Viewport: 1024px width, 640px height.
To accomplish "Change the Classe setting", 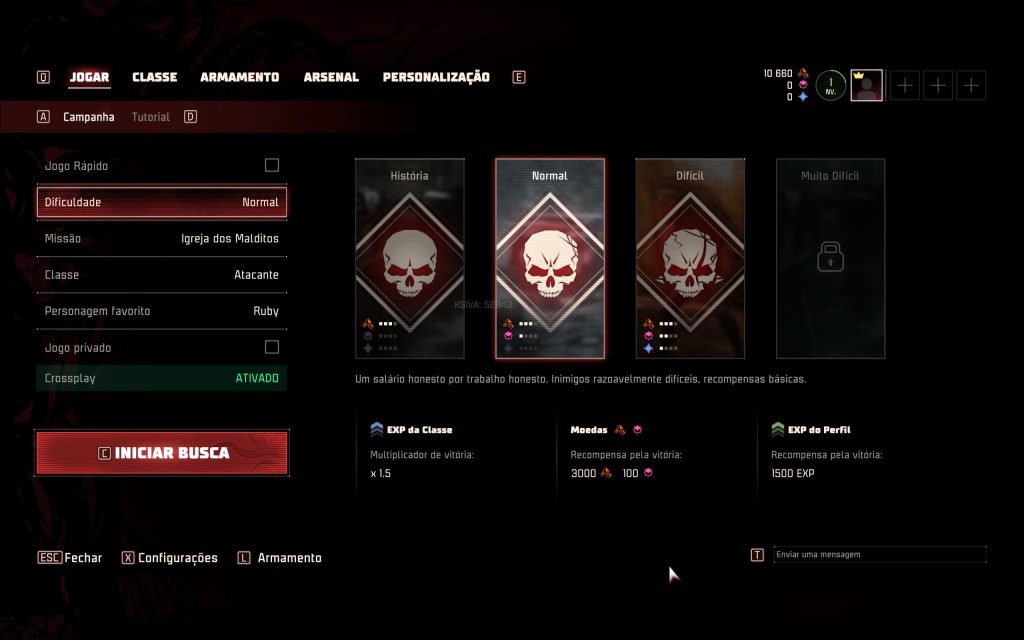I will coord(161,275).
